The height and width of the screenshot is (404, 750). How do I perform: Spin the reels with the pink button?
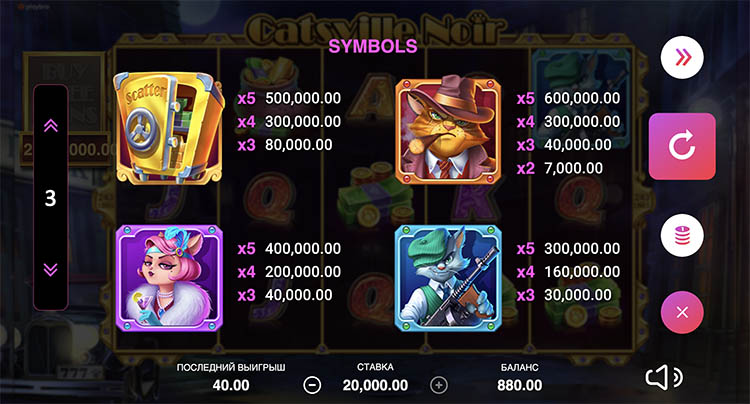(x=682, y=146)
